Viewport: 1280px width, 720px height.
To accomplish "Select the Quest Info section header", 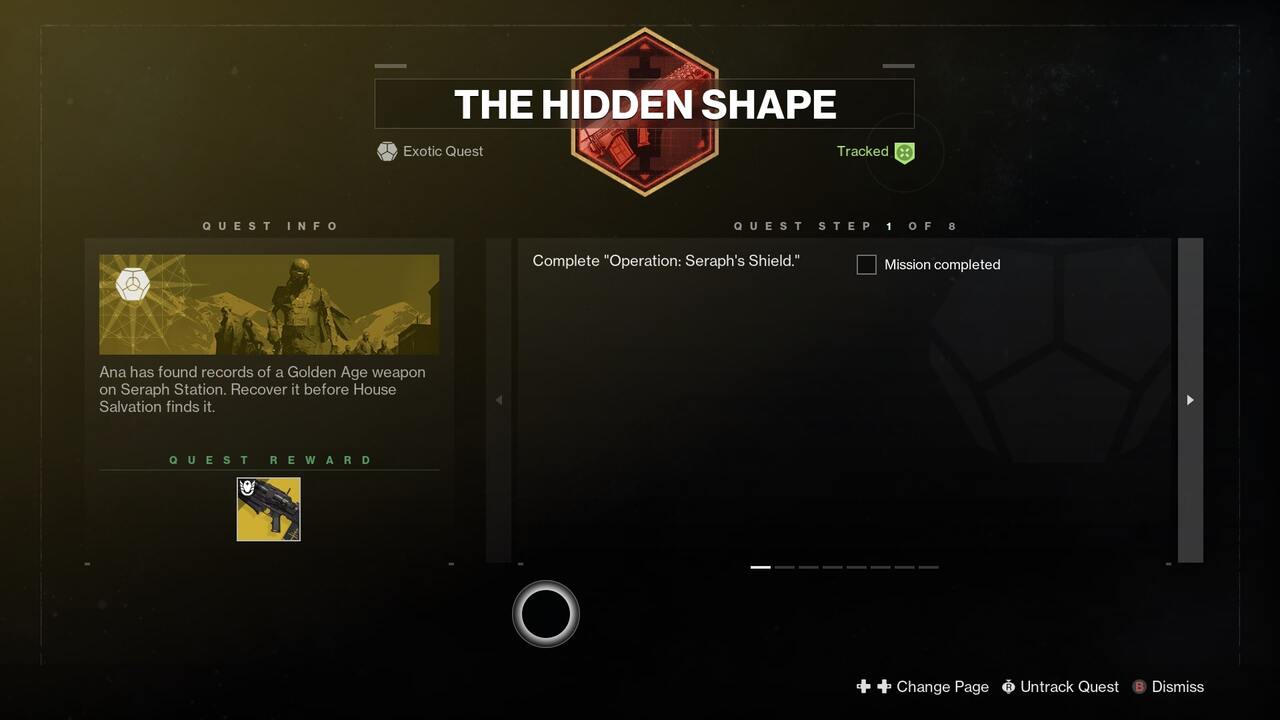I will click(271, 226).
